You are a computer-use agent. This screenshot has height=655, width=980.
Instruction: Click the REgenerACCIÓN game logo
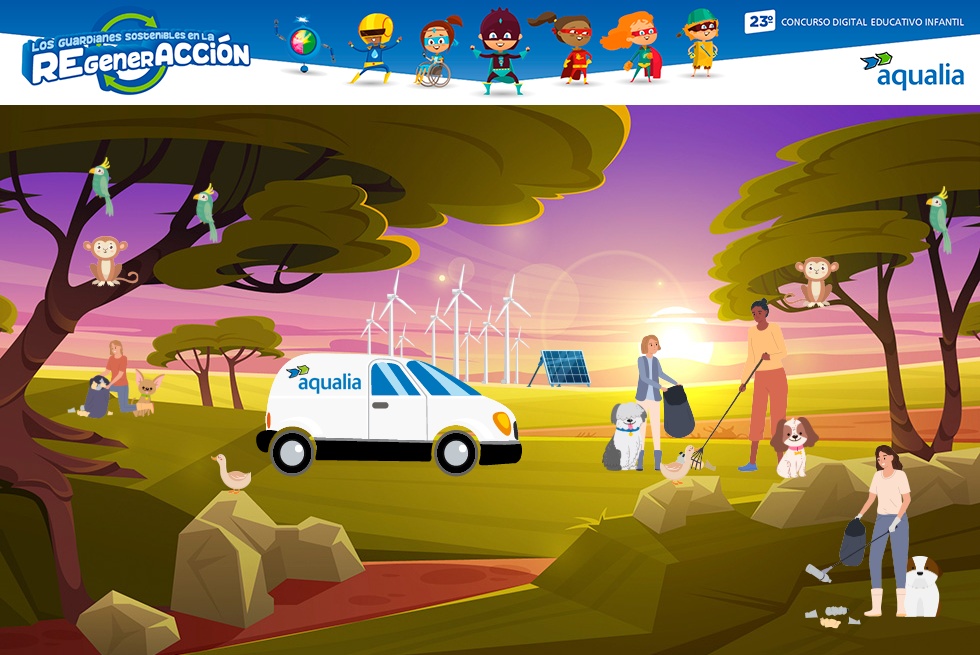point(136,54)
